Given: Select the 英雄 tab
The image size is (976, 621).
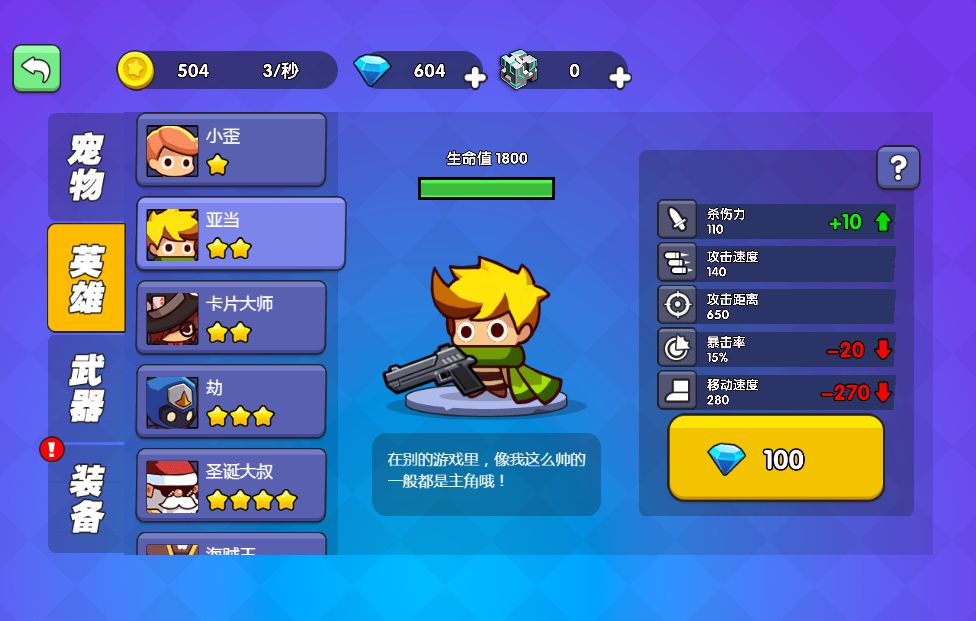Looking at the screenshot, I should [86, 277].
